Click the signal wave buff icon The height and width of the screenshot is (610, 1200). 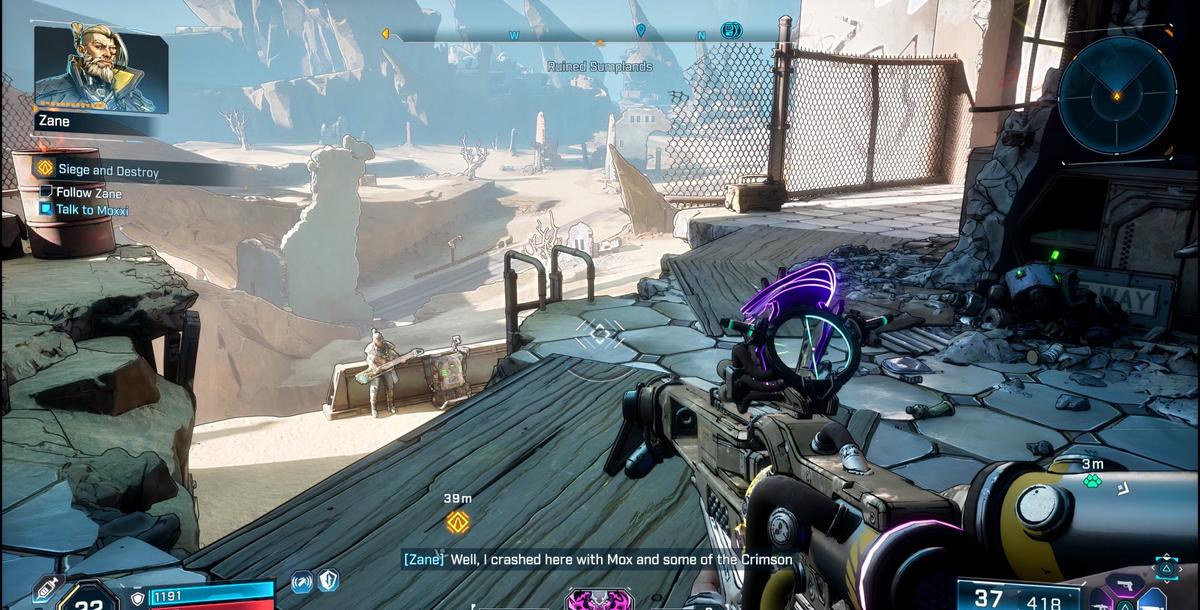[302, 581]
